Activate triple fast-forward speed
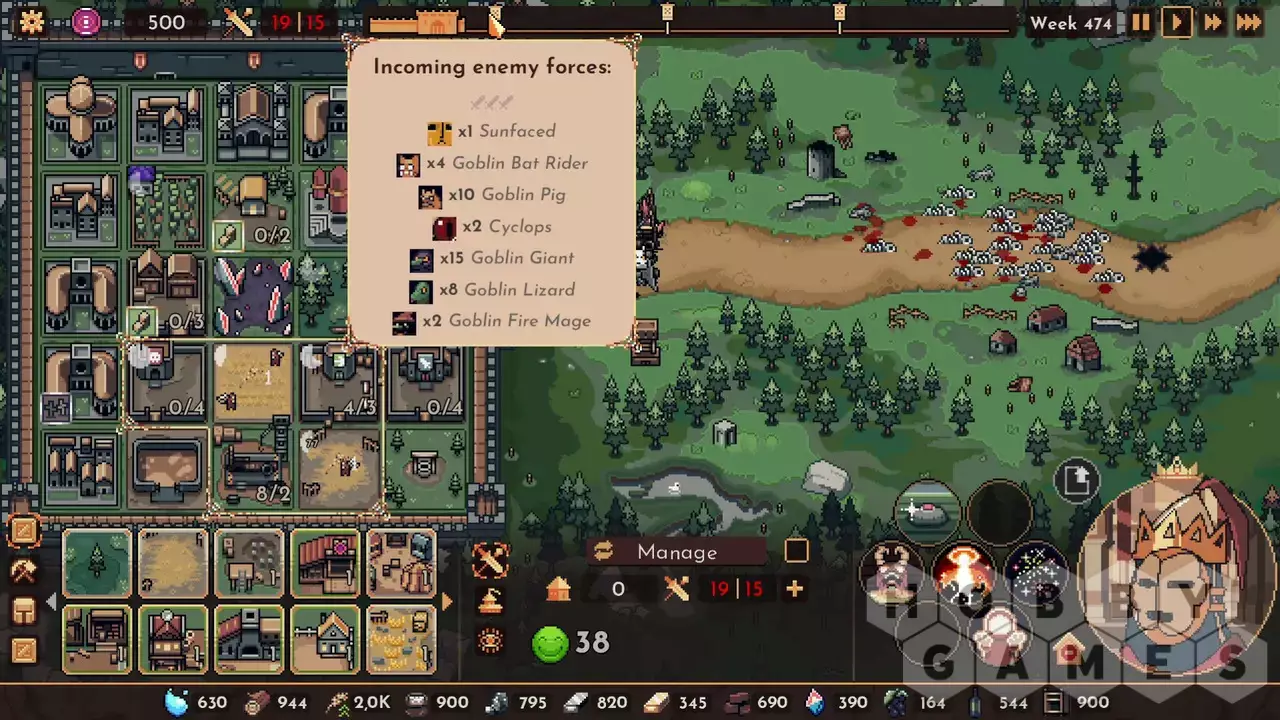The width and height of the screenshot is (1280, 720). tap(1249, 22)
